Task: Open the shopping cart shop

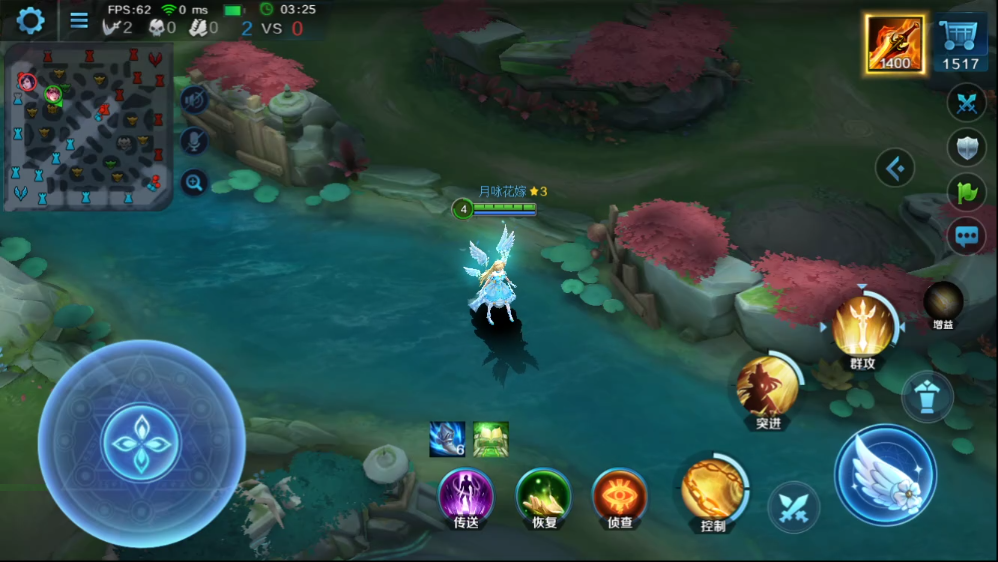Action: pos(962,44)
